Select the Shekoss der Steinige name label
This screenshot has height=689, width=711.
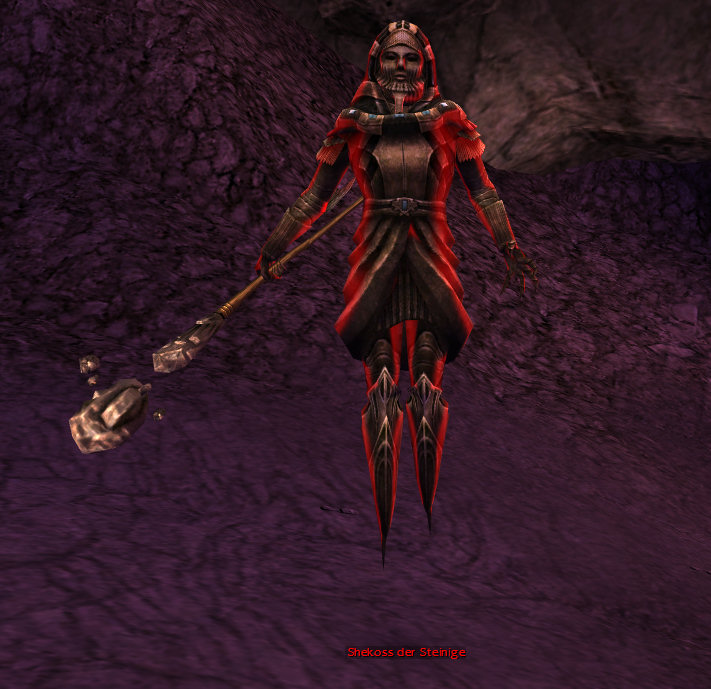pos(406,652)
